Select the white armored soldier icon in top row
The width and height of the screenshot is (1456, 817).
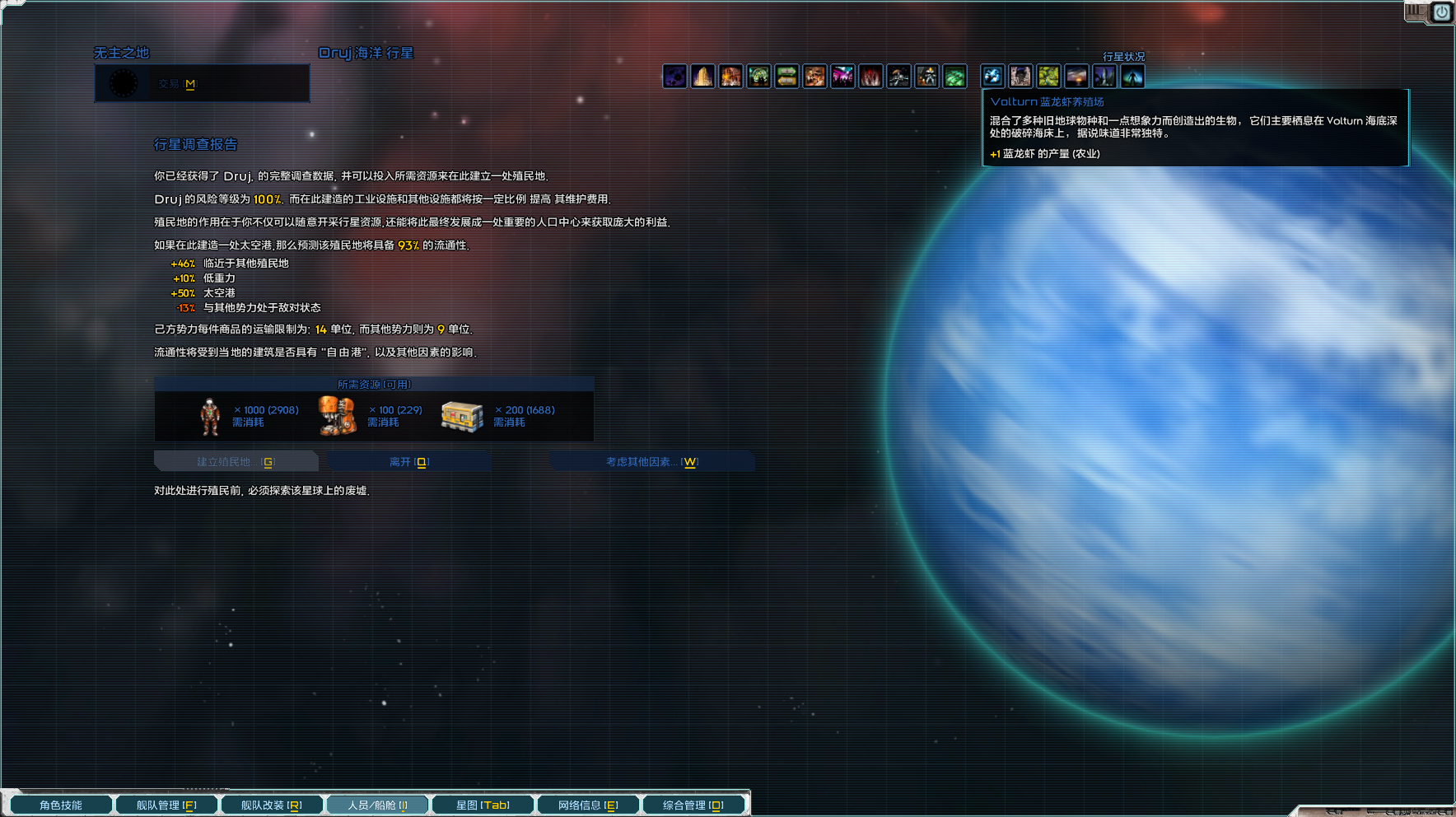(927, 77)
